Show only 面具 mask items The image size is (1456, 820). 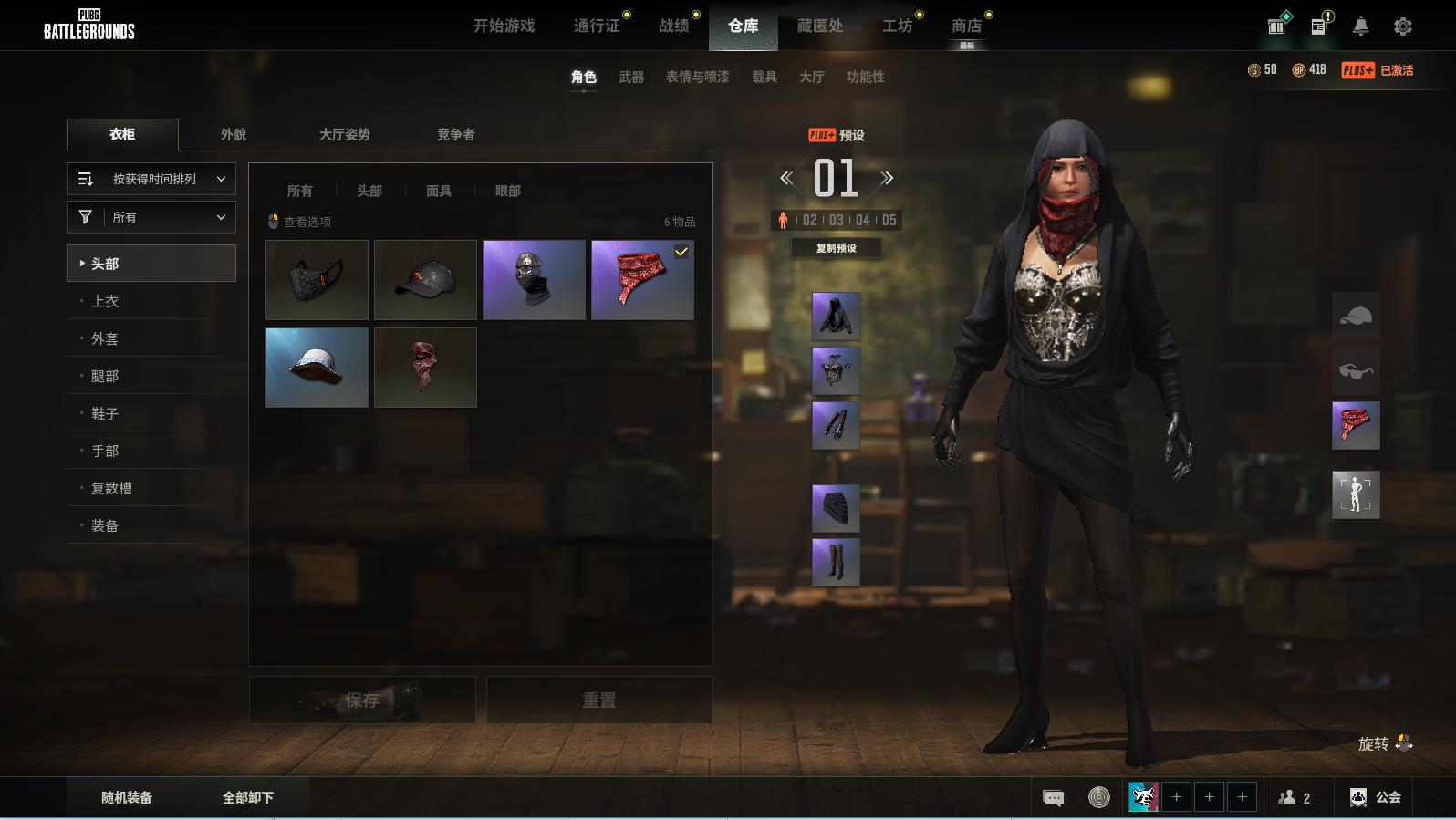439,191
